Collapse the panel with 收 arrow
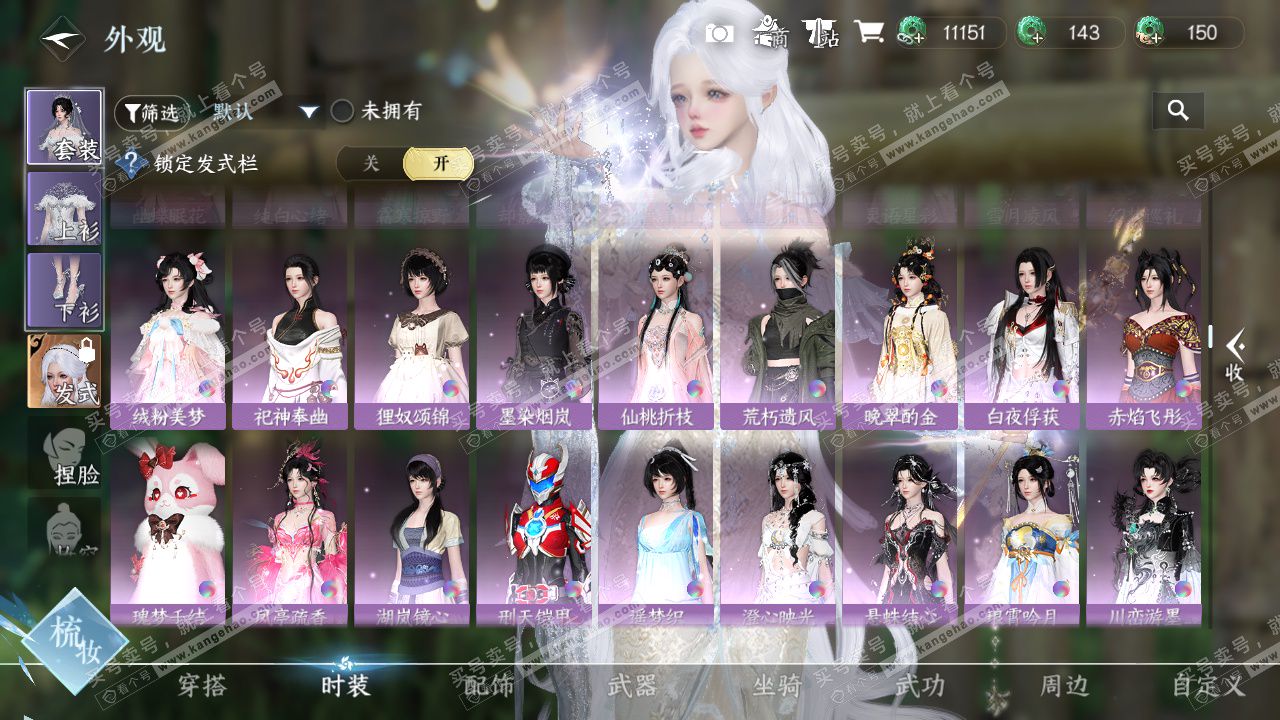Viewport: 1280px width, 720px height. (x=1234, y=353)
